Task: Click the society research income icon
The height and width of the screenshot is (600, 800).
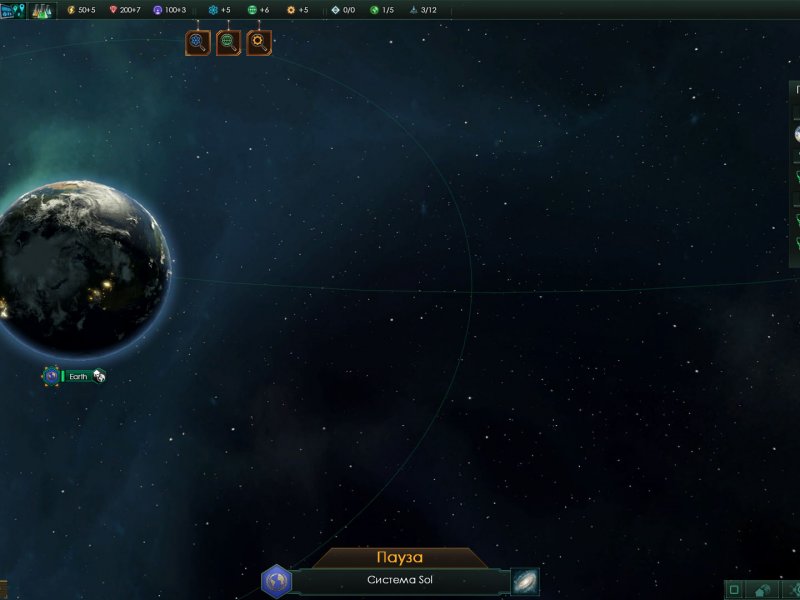Action: click(x=253, y=10)
